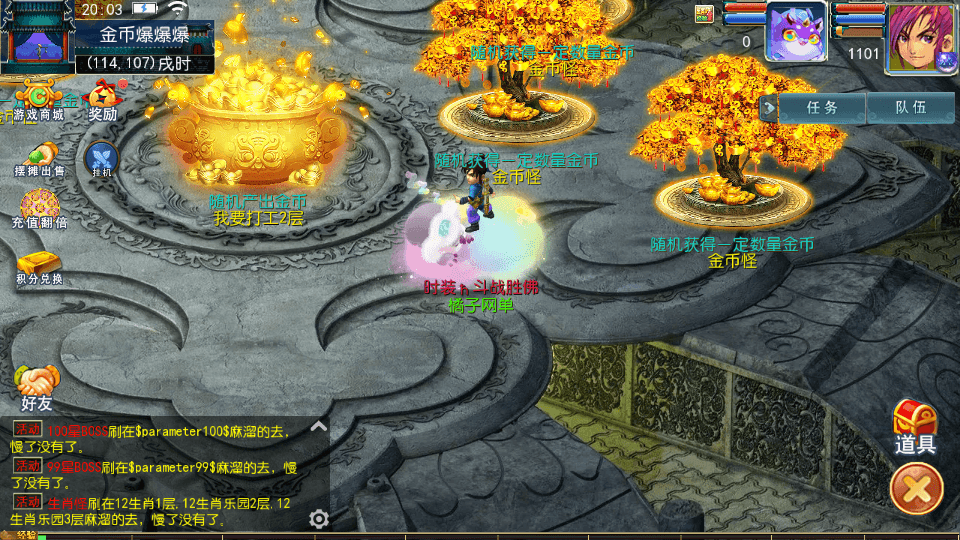Open the 道具 items chest
Image resolution: width=960 pixels, height=540 pixels.
click(x=914, y=428)
